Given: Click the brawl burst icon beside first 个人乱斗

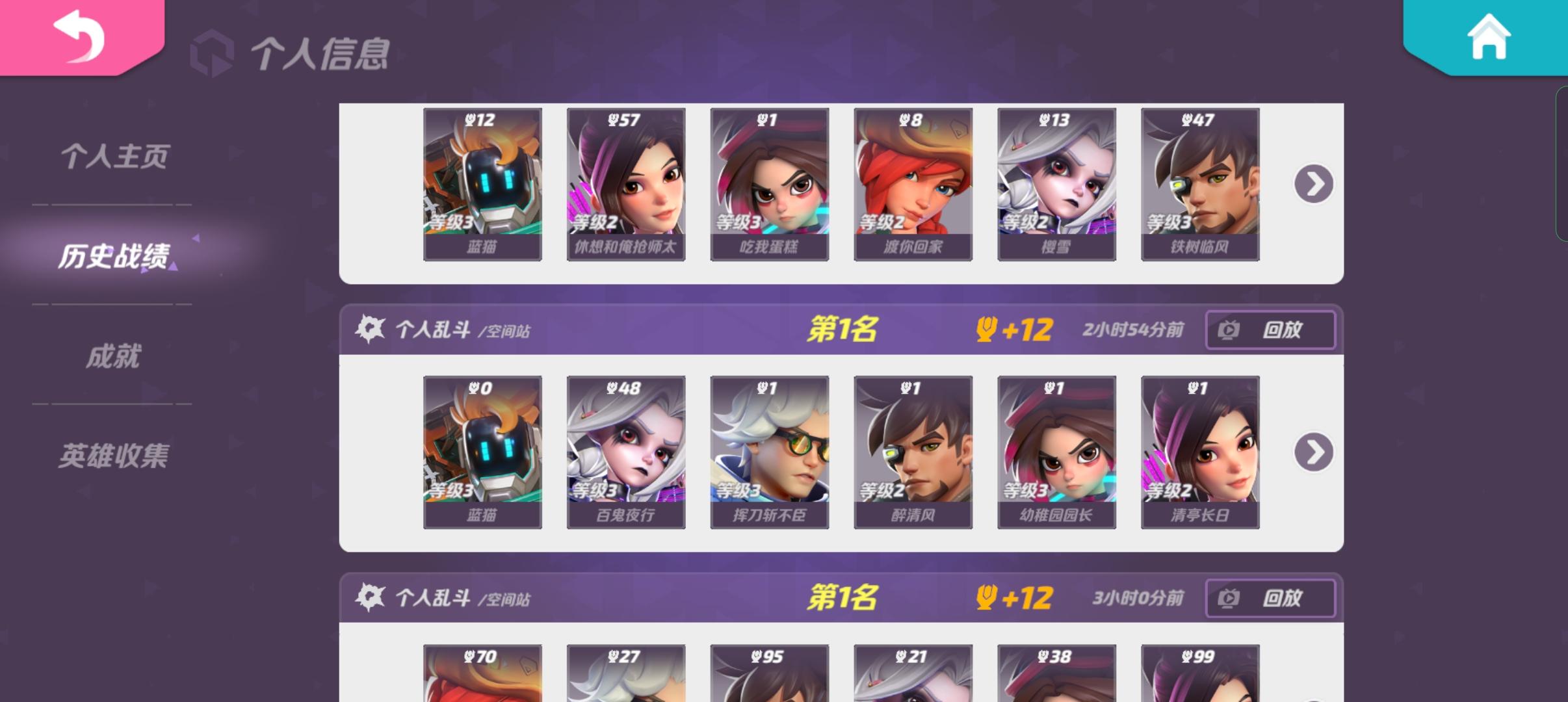Looking at the screenshot, I should point(369,330).
